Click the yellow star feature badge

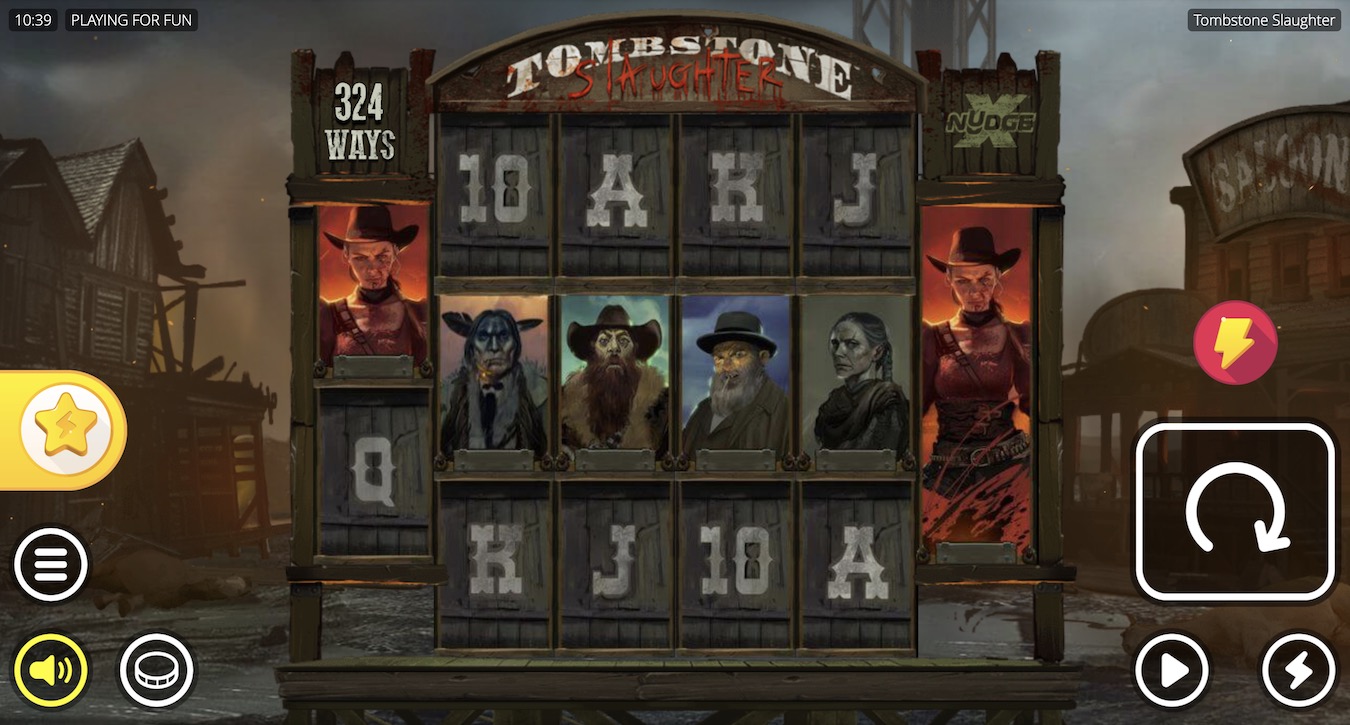point(62,428)
